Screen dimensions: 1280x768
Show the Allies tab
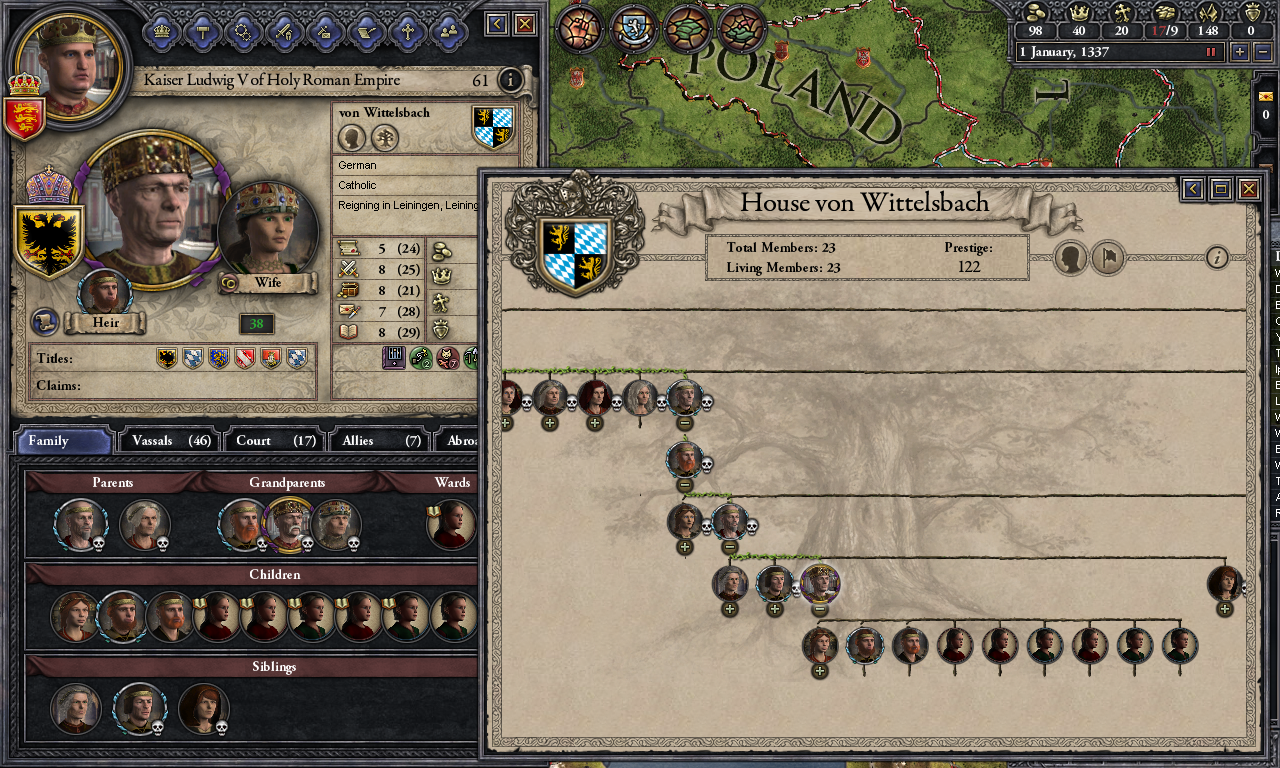[381, 440]
